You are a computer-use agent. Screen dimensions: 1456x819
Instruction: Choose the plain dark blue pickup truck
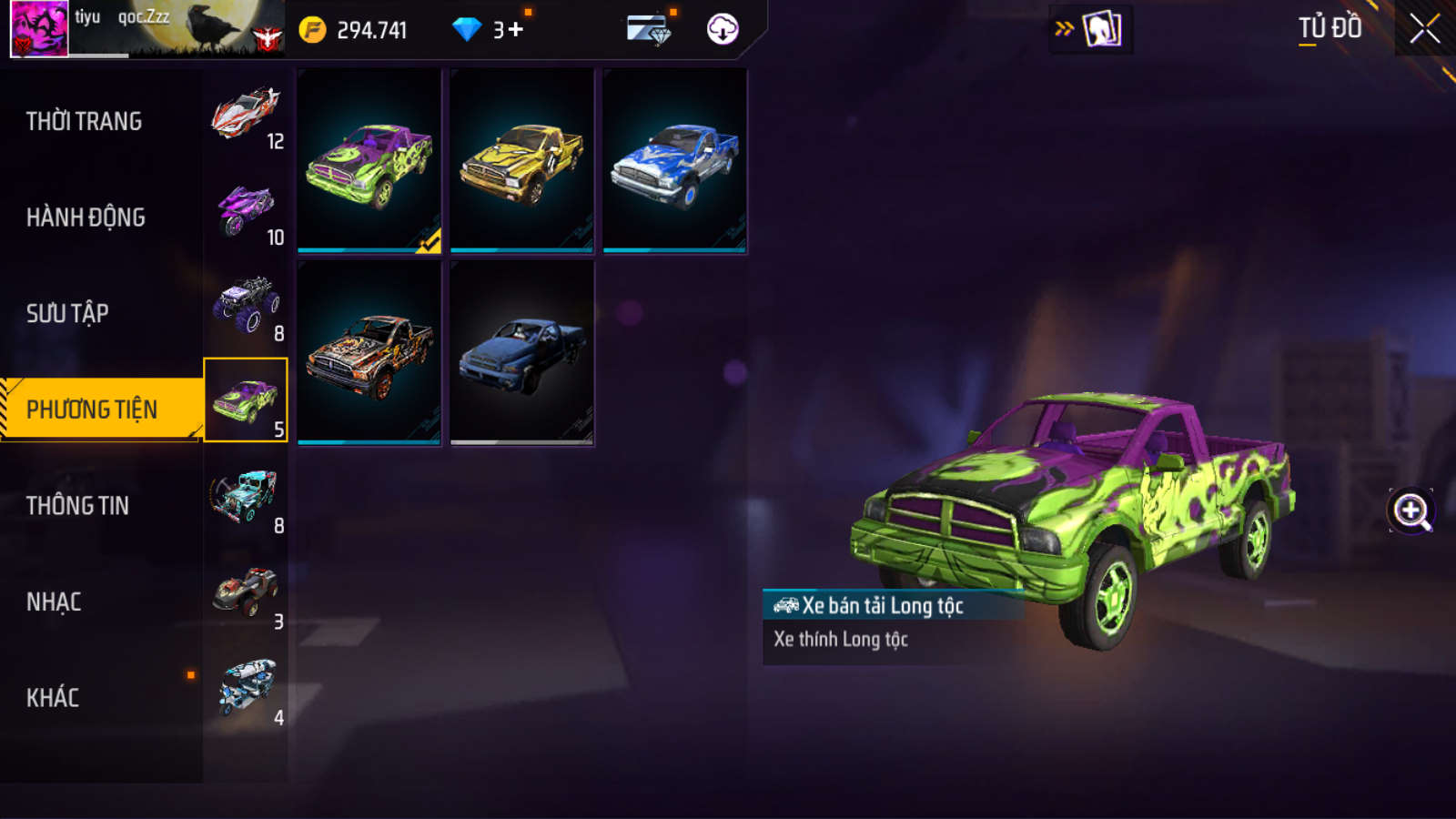click(x=522, y=353)
